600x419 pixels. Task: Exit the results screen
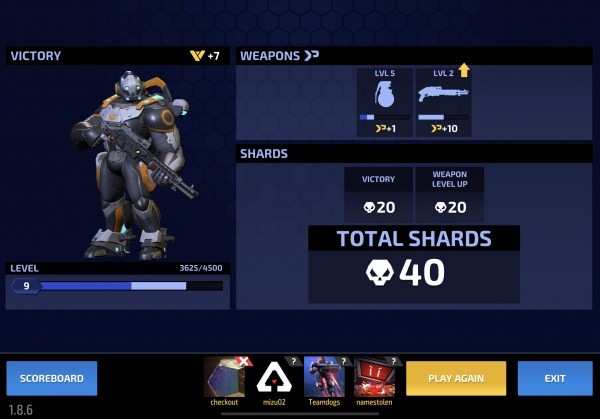click(x=555, y=378)
